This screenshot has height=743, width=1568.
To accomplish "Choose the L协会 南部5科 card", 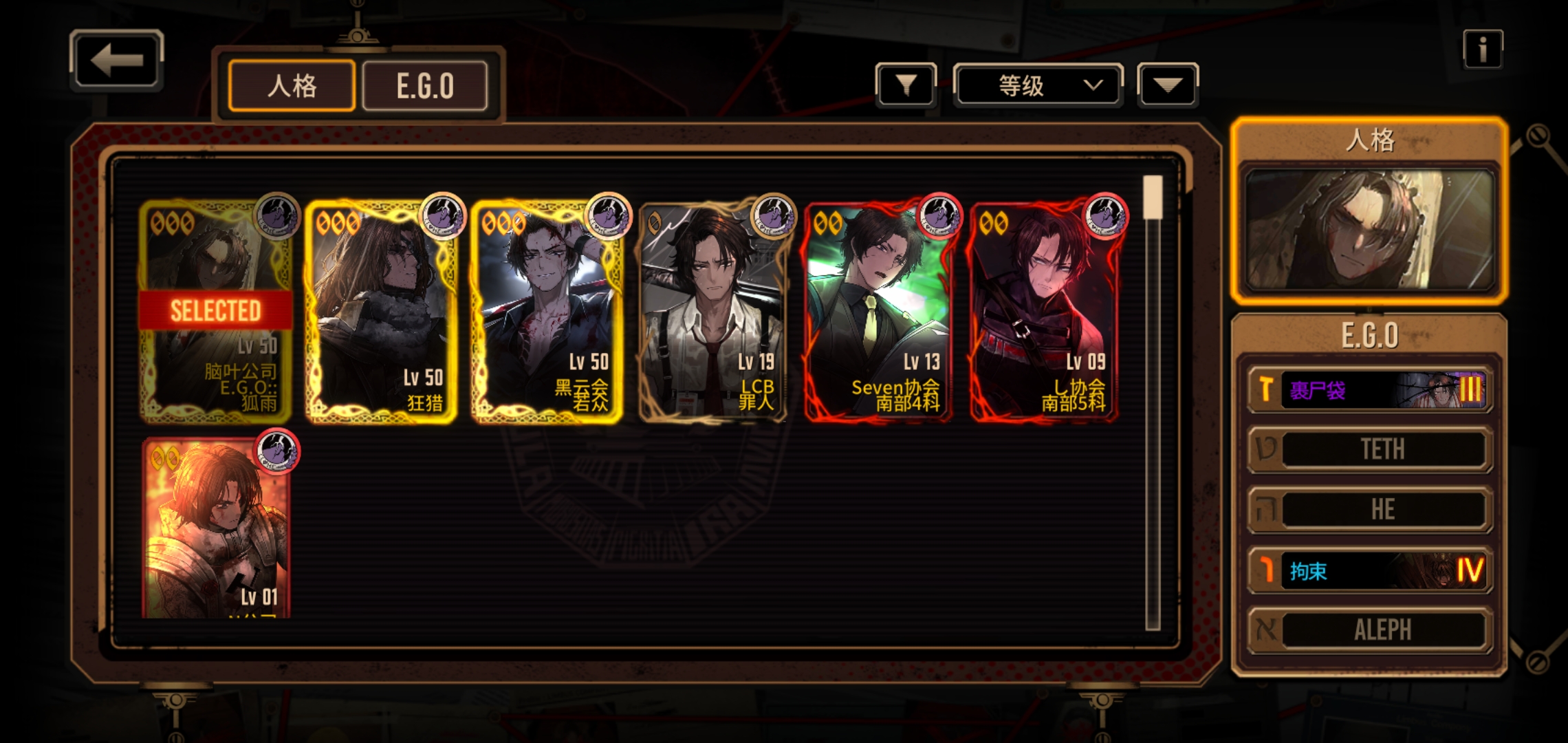I will [x=1044, y=312].
